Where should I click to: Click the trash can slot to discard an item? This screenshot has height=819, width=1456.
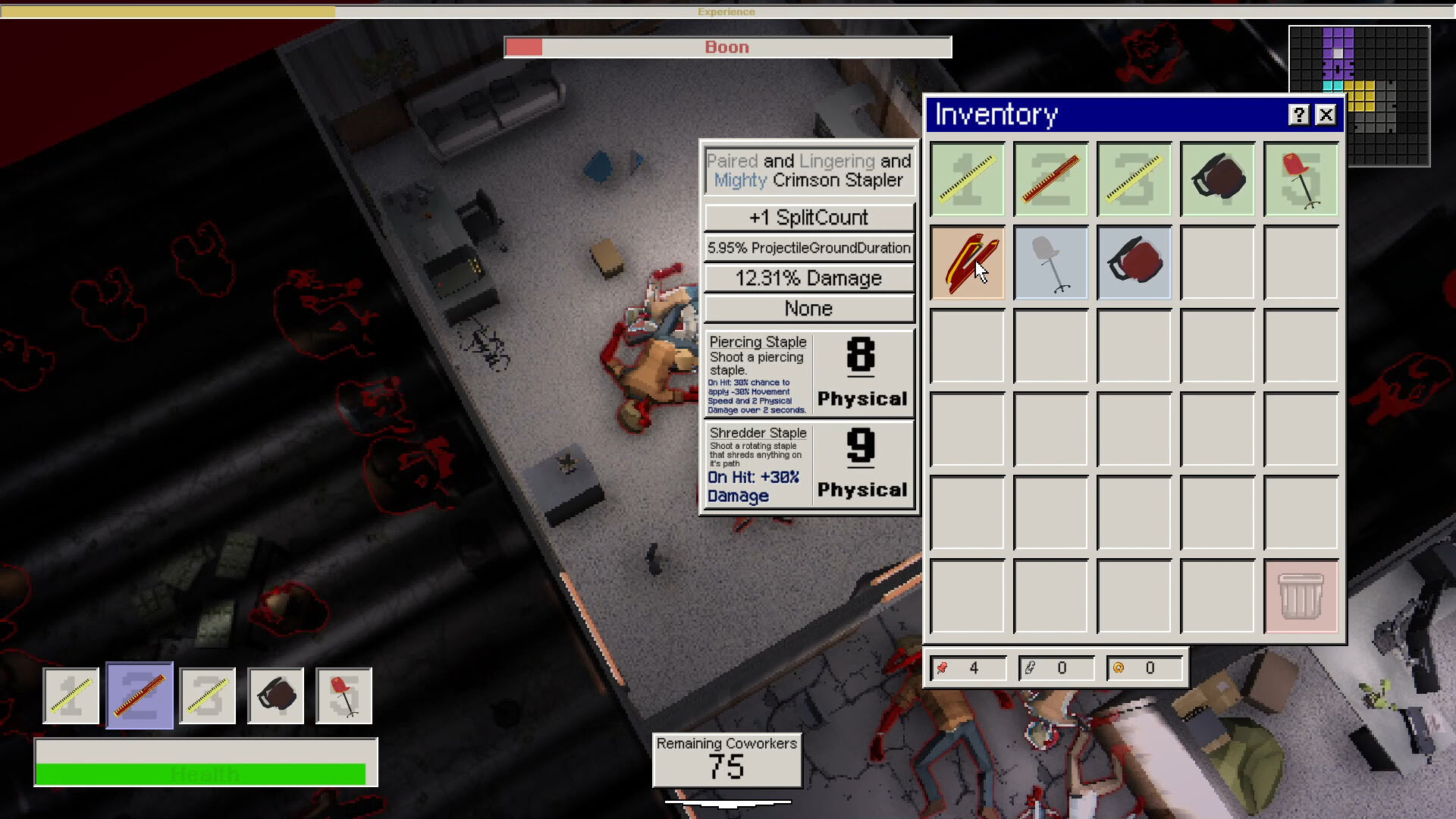point(1301,597)
